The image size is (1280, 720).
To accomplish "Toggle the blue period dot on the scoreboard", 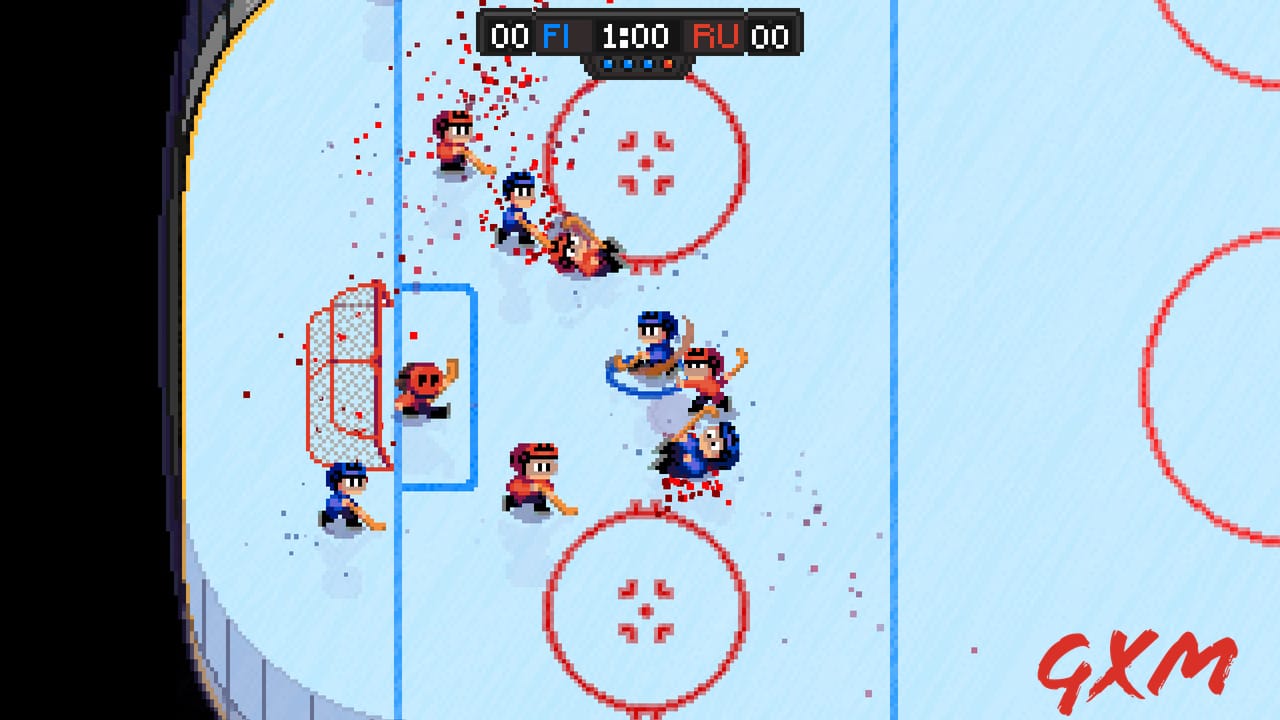I will [628, 62].
